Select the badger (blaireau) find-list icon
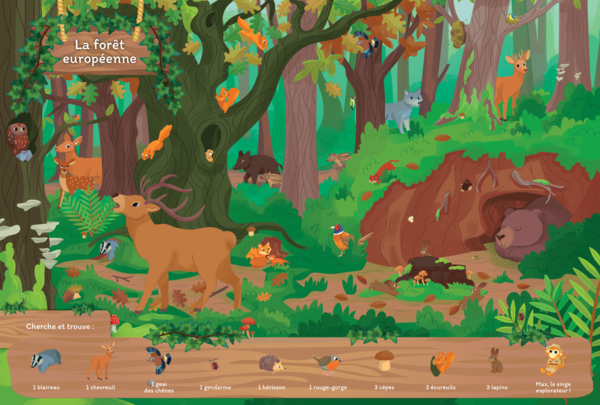Viewport: 600px width, 405px height. [x=48, y=362]
